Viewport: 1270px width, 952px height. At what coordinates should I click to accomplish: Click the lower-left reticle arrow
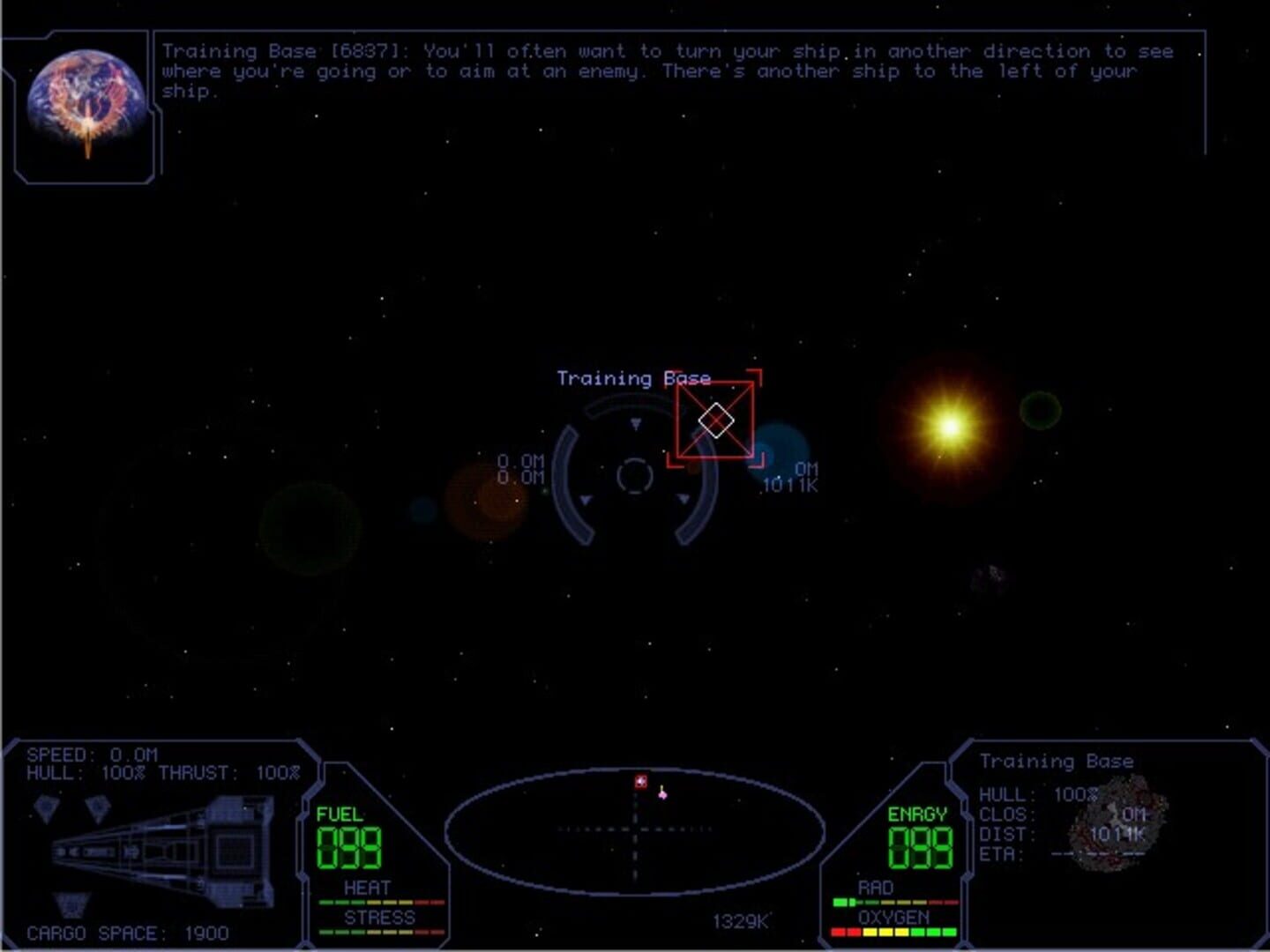tap(586, 501)
